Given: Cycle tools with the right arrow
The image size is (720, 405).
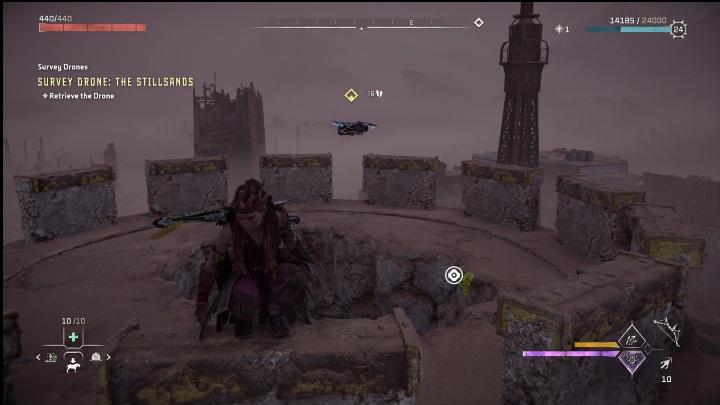Looking at the screenshot, I should pos(109,357).
